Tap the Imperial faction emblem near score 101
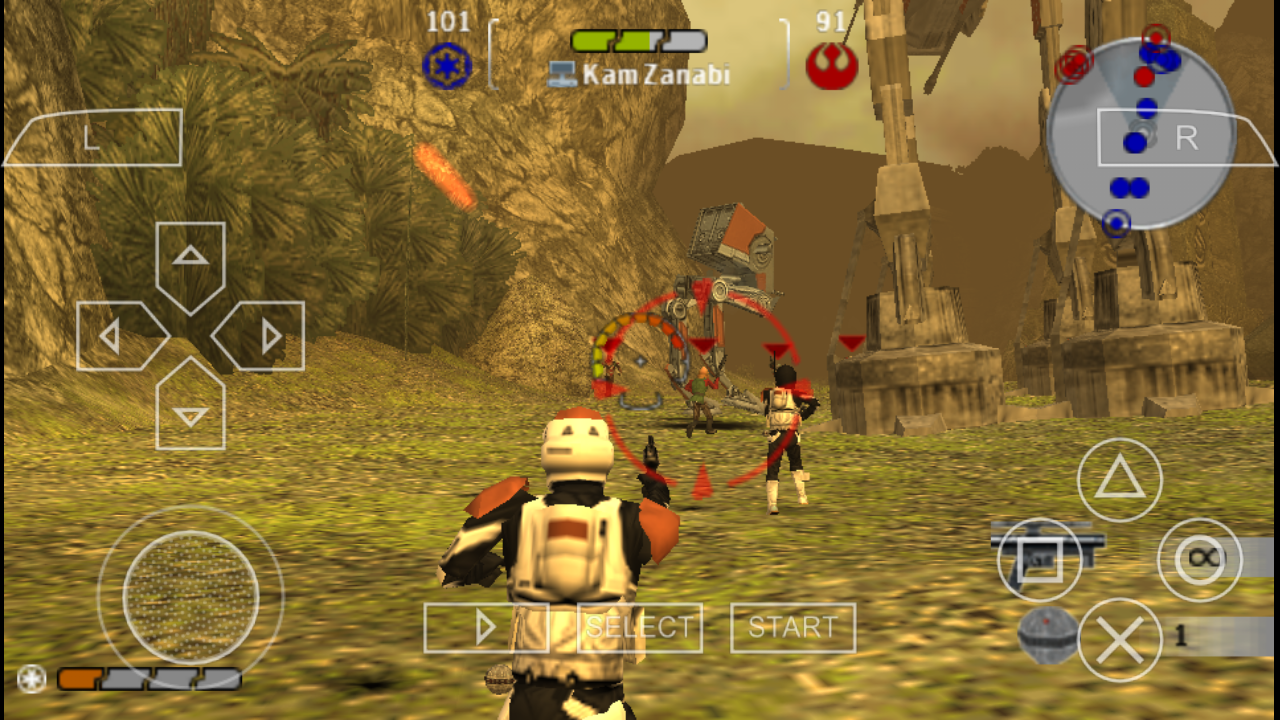This screenshot has height=720, width=1280. (x=447, y=65)
